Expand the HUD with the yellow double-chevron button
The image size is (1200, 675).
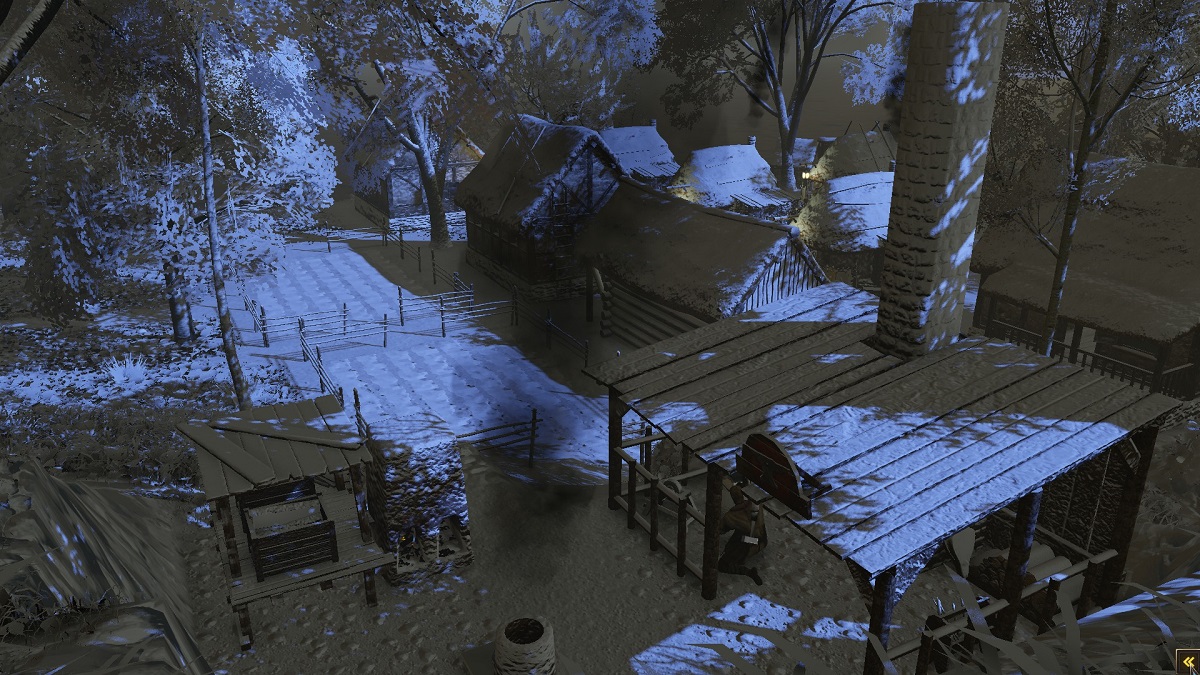(1186, 661)
